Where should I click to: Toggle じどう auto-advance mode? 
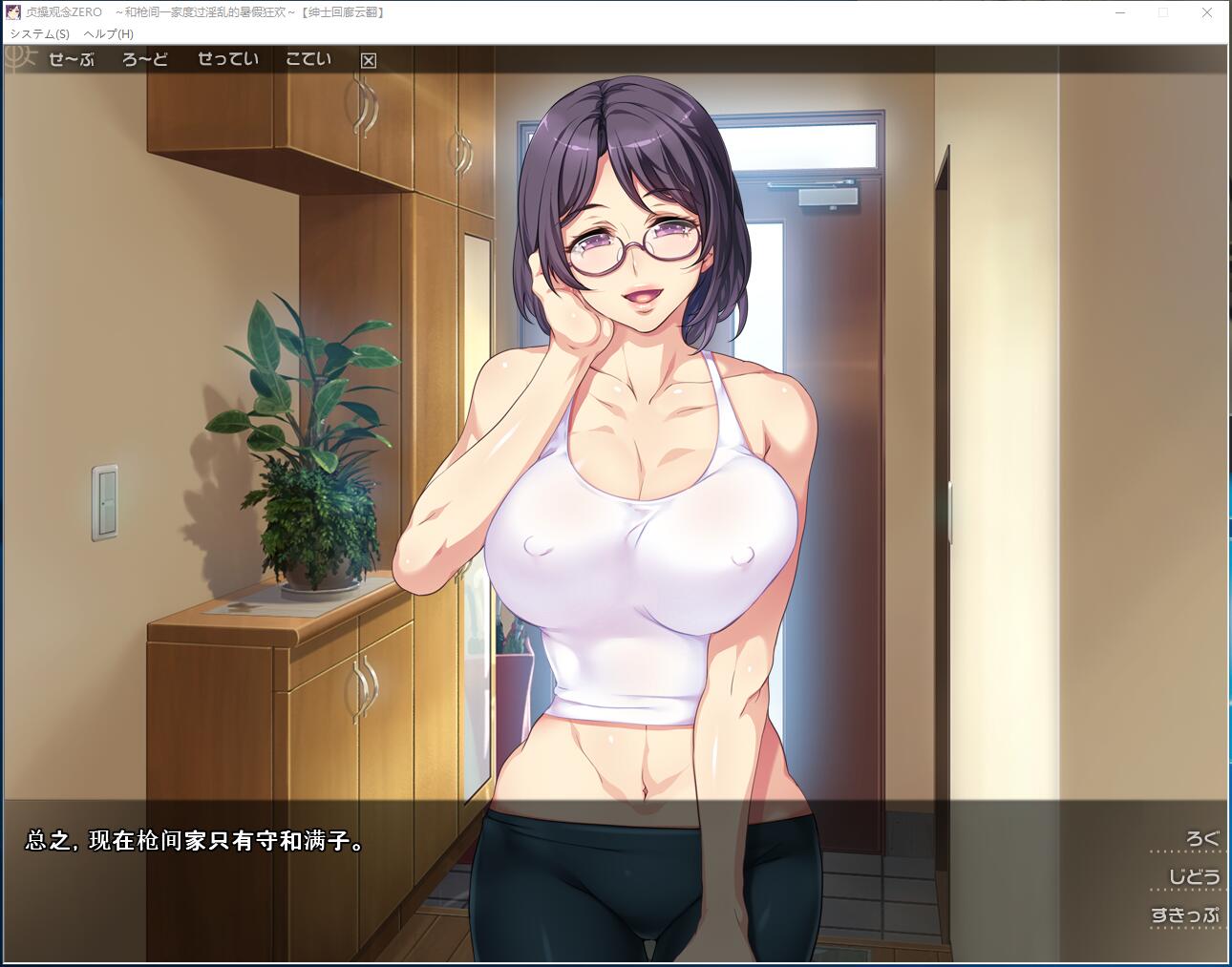click(x=1194, y=876)
